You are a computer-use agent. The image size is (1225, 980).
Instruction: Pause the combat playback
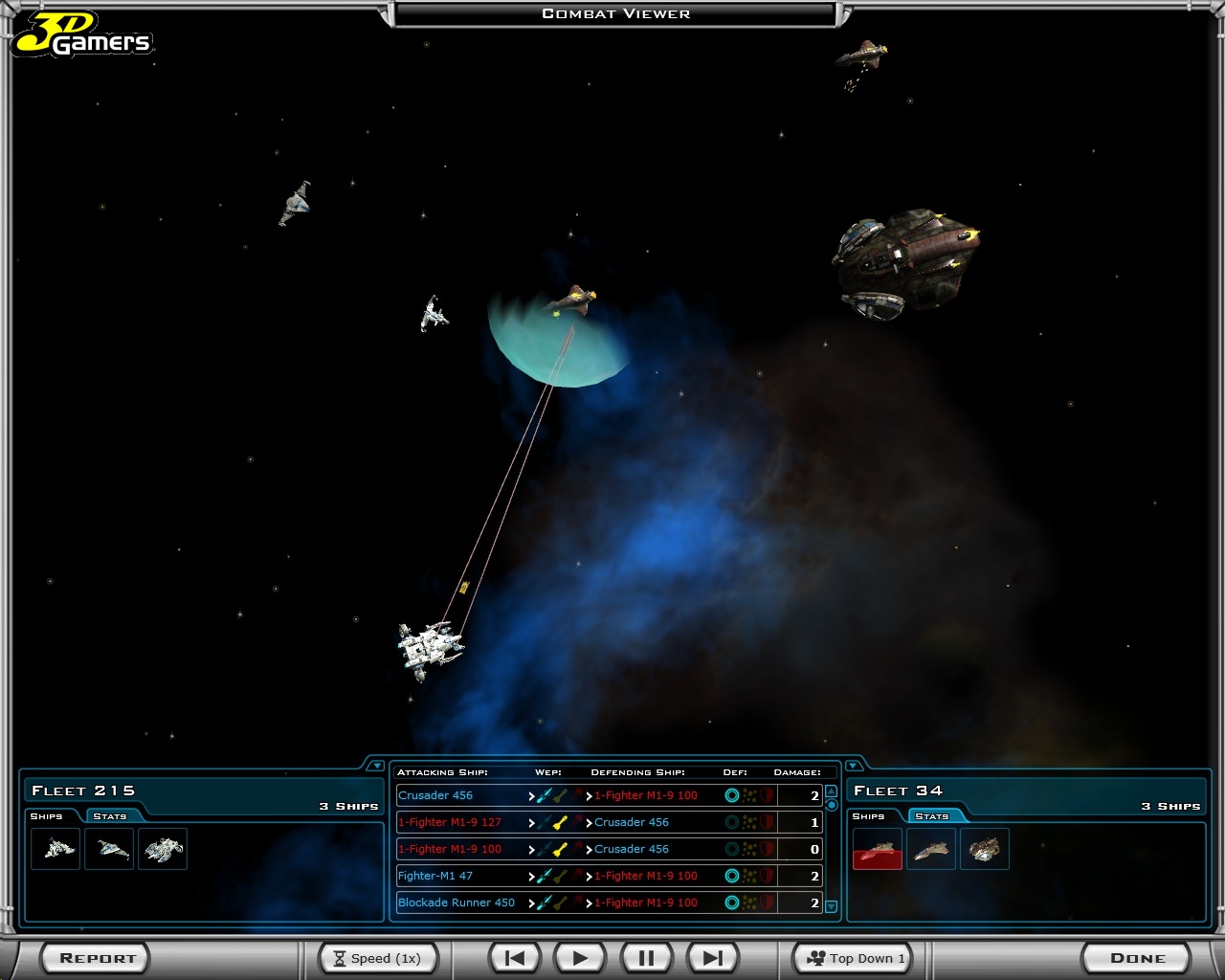pos(646,957)
